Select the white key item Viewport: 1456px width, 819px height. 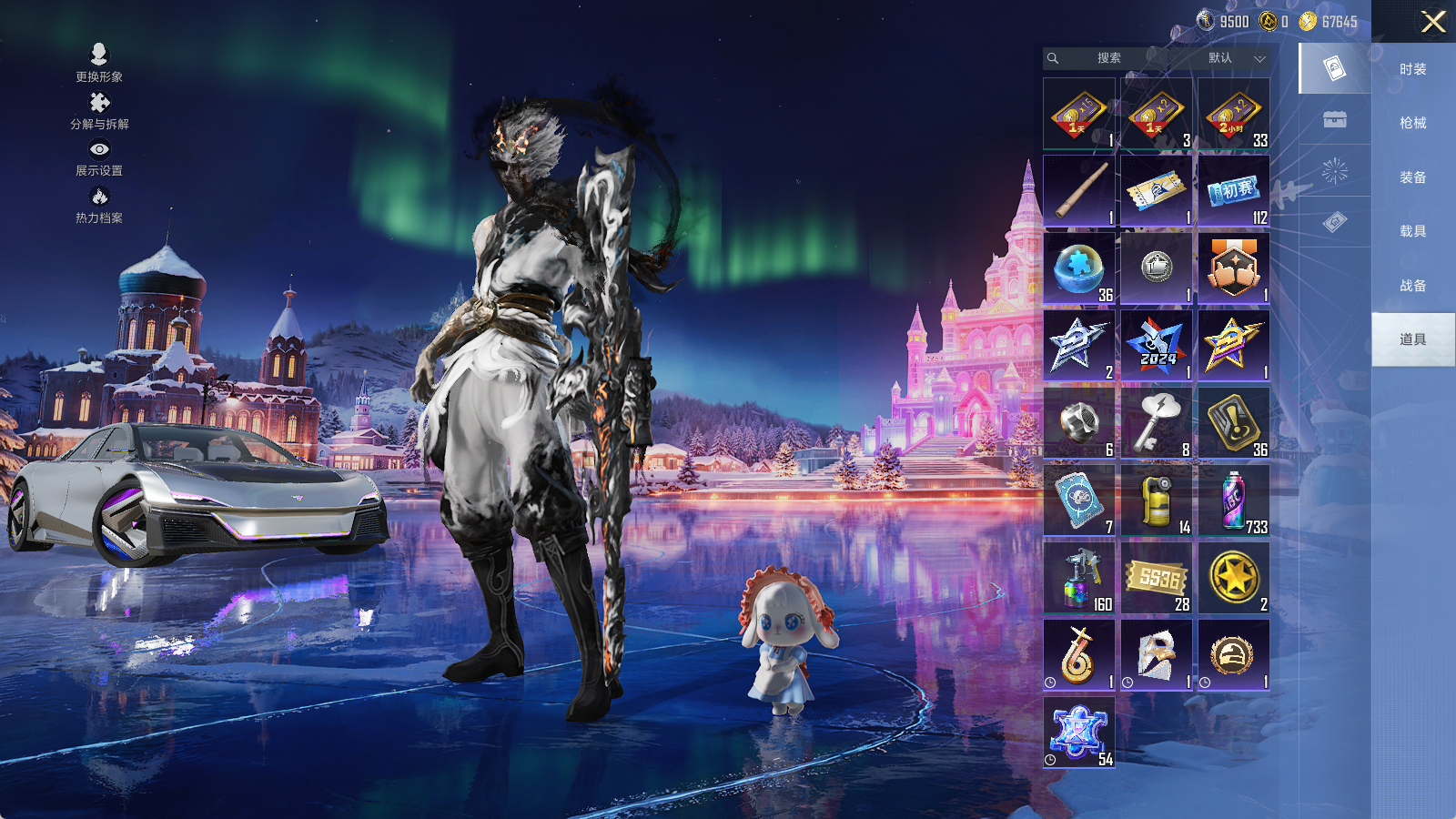pyautogui.click(x=1156, y=423)
